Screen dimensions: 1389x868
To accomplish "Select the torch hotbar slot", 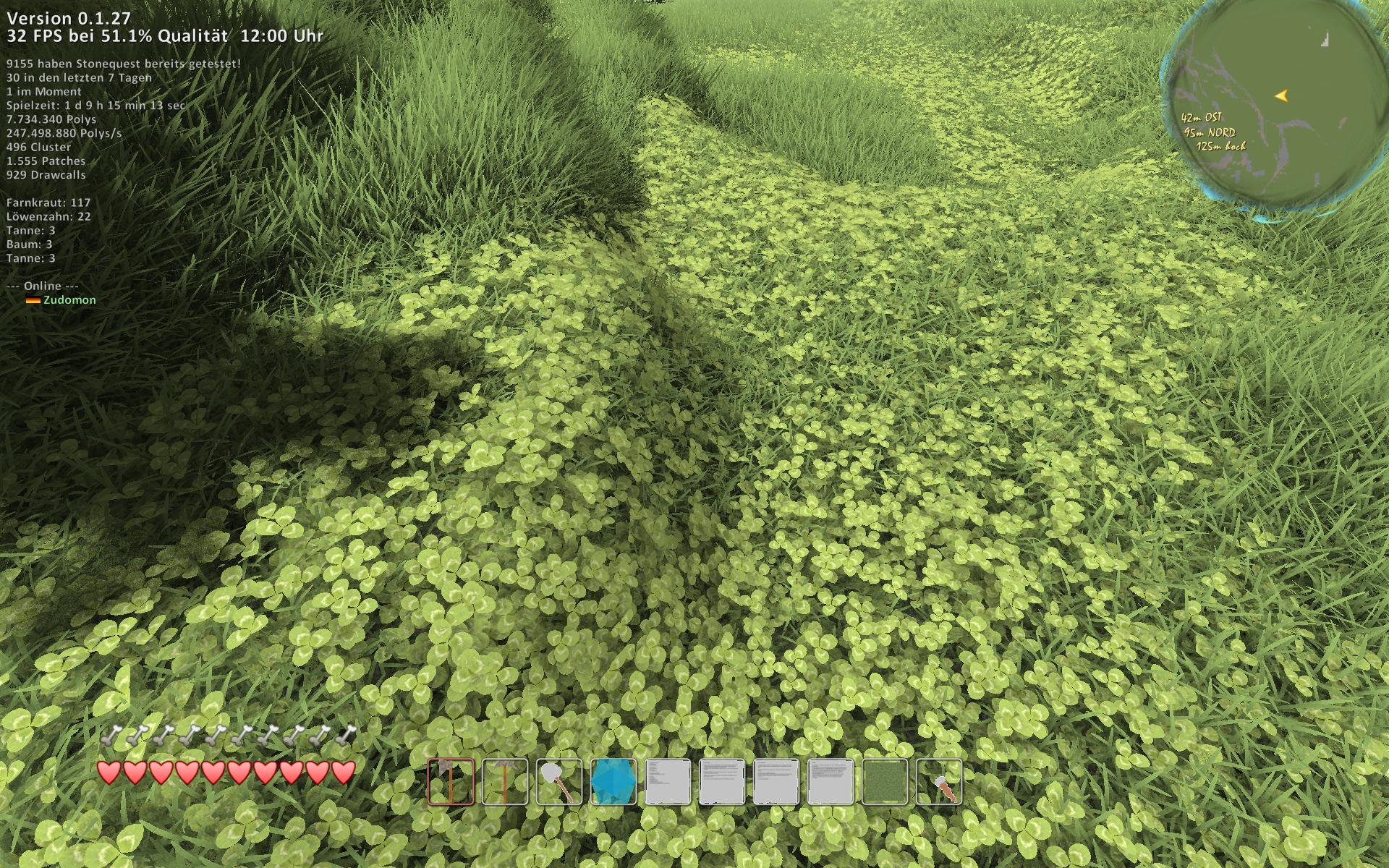I will (x=939, y=782).
